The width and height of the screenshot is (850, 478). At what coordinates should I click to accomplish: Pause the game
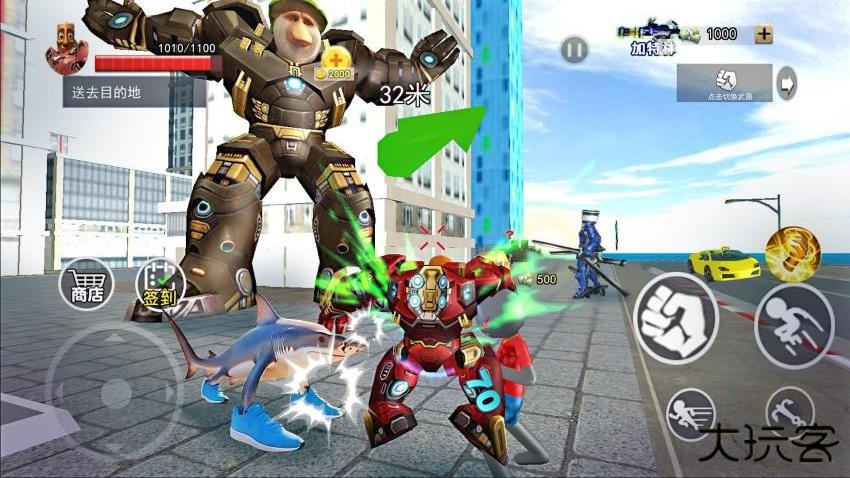coord(573,48)
